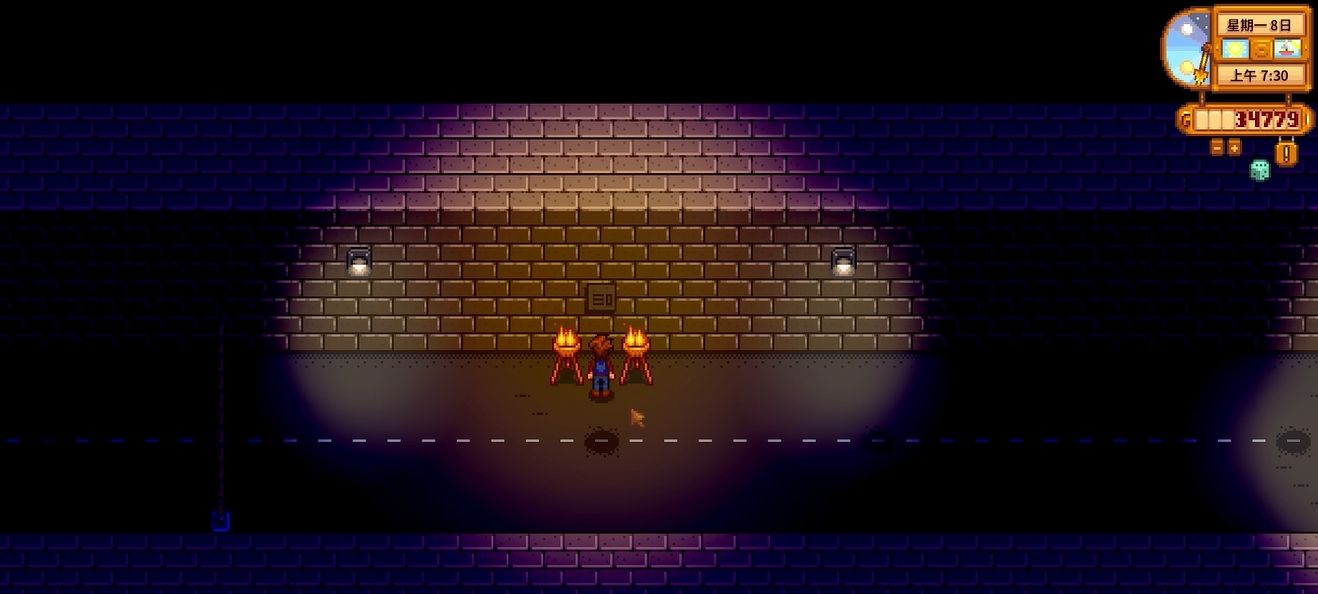
Task: Click the sailboat season icon
Action: (1288, 49)
